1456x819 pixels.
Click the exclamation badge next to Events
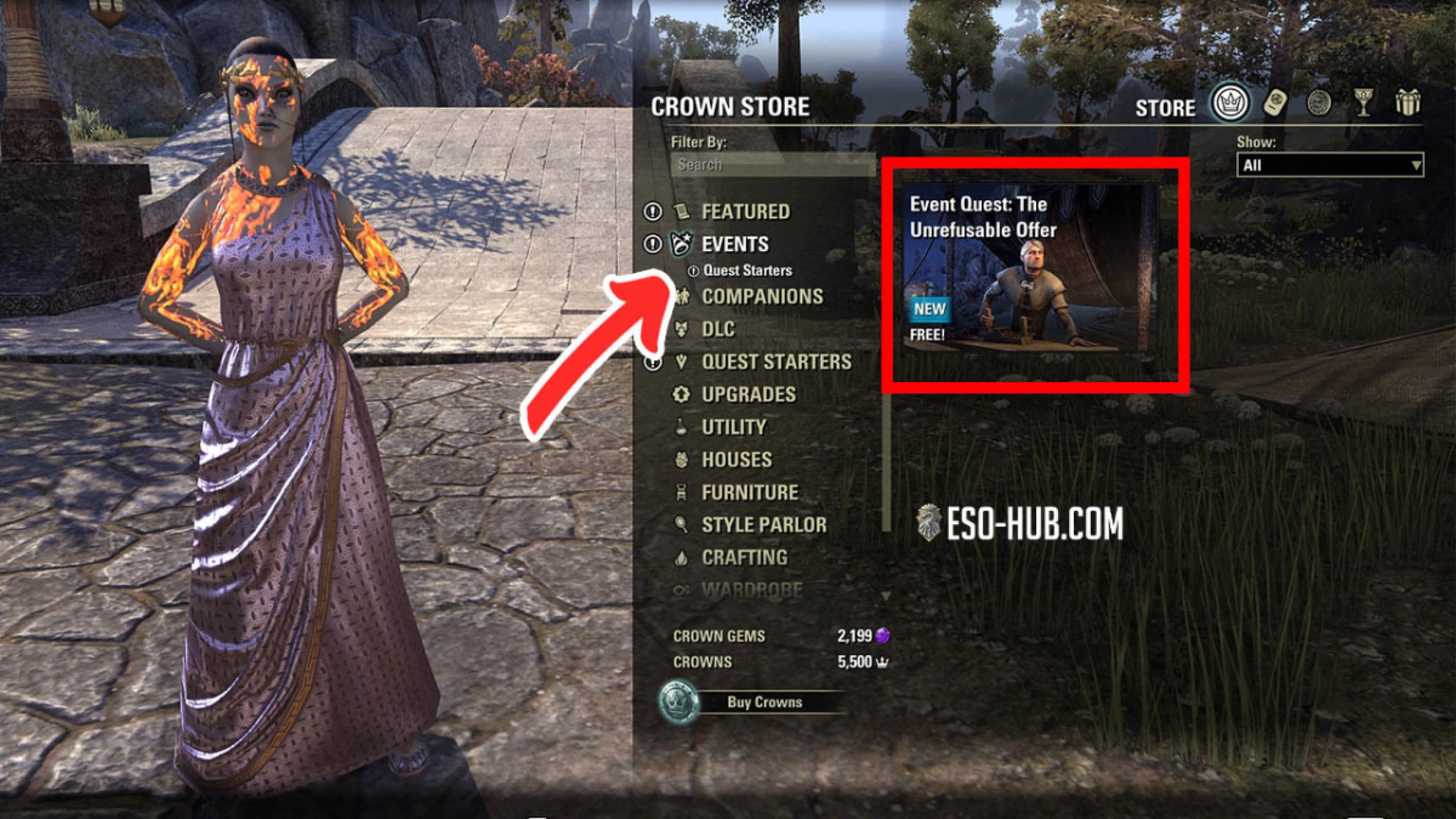click(x=652, y=244)
